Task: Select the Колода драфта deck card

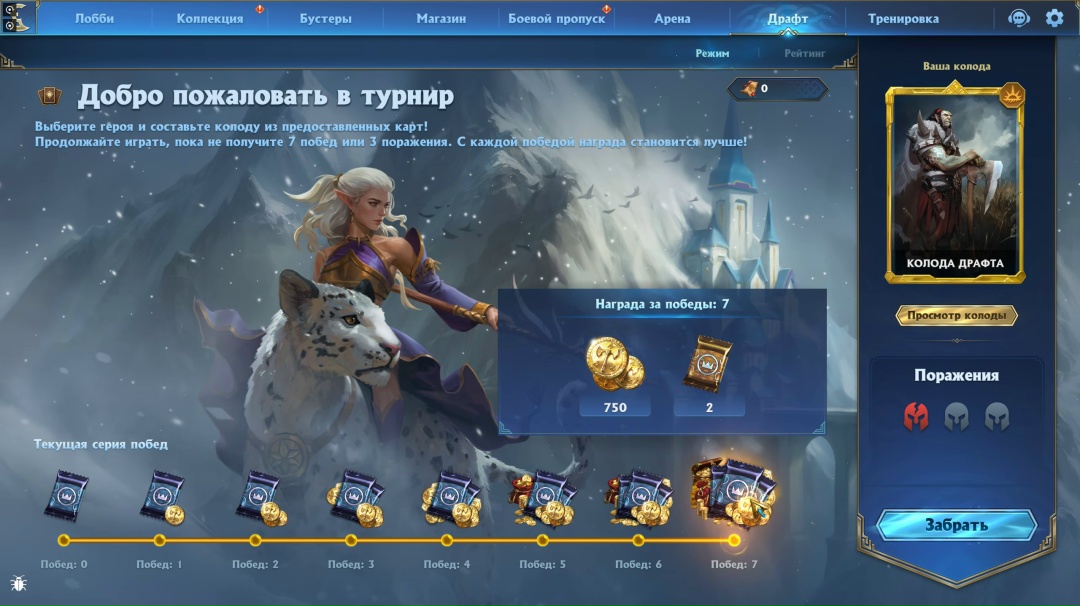Action: [x=955, y=183]
